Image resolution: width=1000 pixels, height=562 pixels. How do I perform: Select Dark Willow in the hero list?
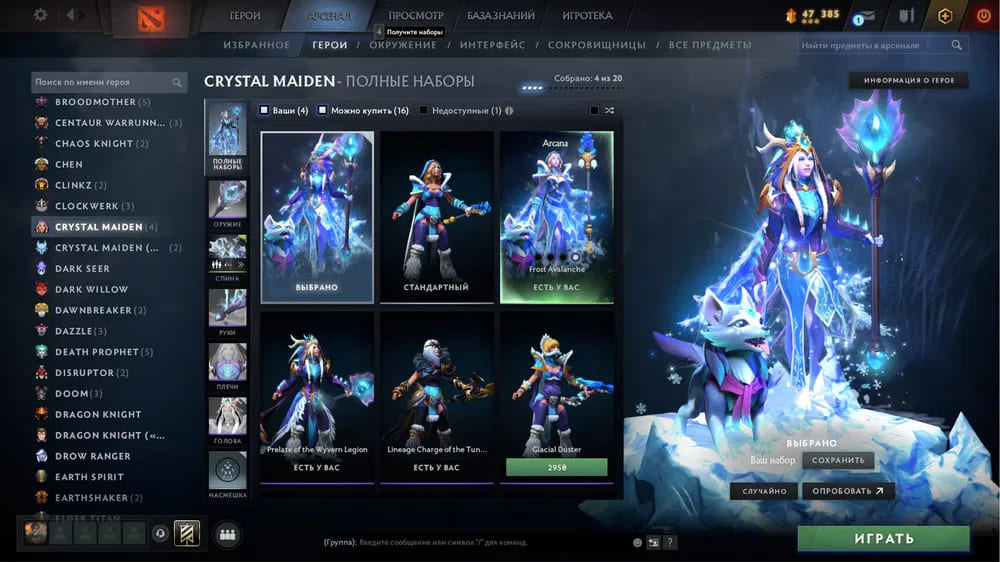point(91,289)
